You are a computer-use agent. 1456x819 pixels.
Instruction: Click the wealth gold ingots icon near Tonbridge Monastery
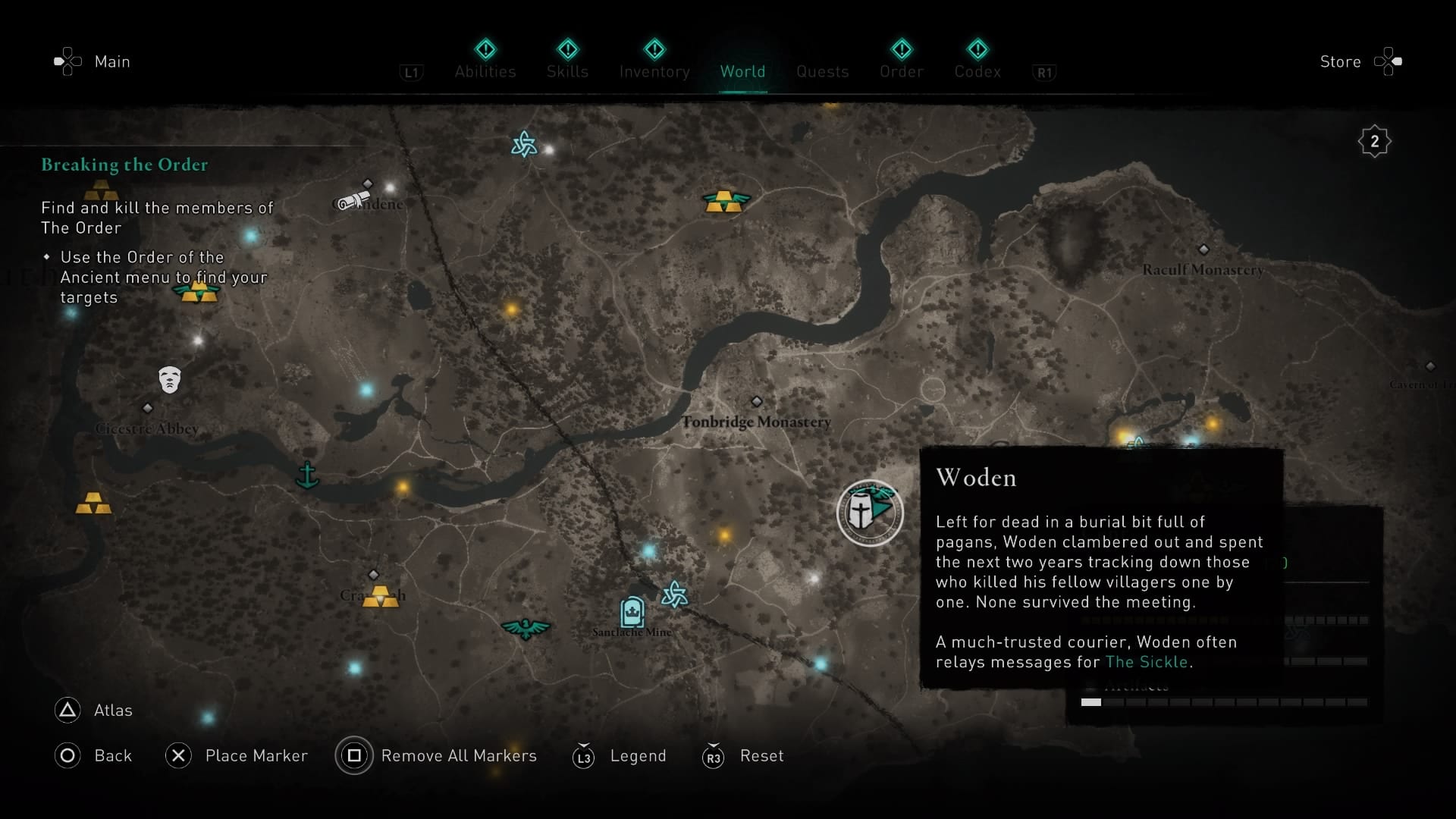[x=726, y=202]
